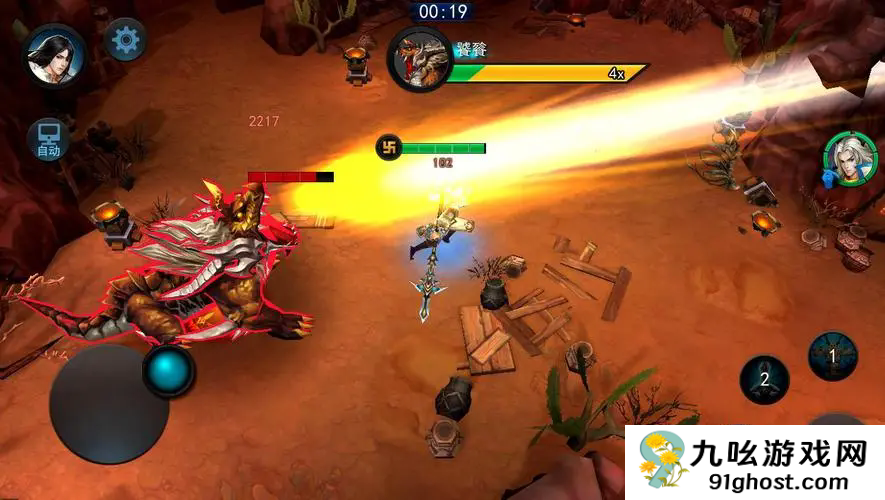Activate skill button number 2
The width and height of the screenshot is (885, 500).
coord(764,380)
